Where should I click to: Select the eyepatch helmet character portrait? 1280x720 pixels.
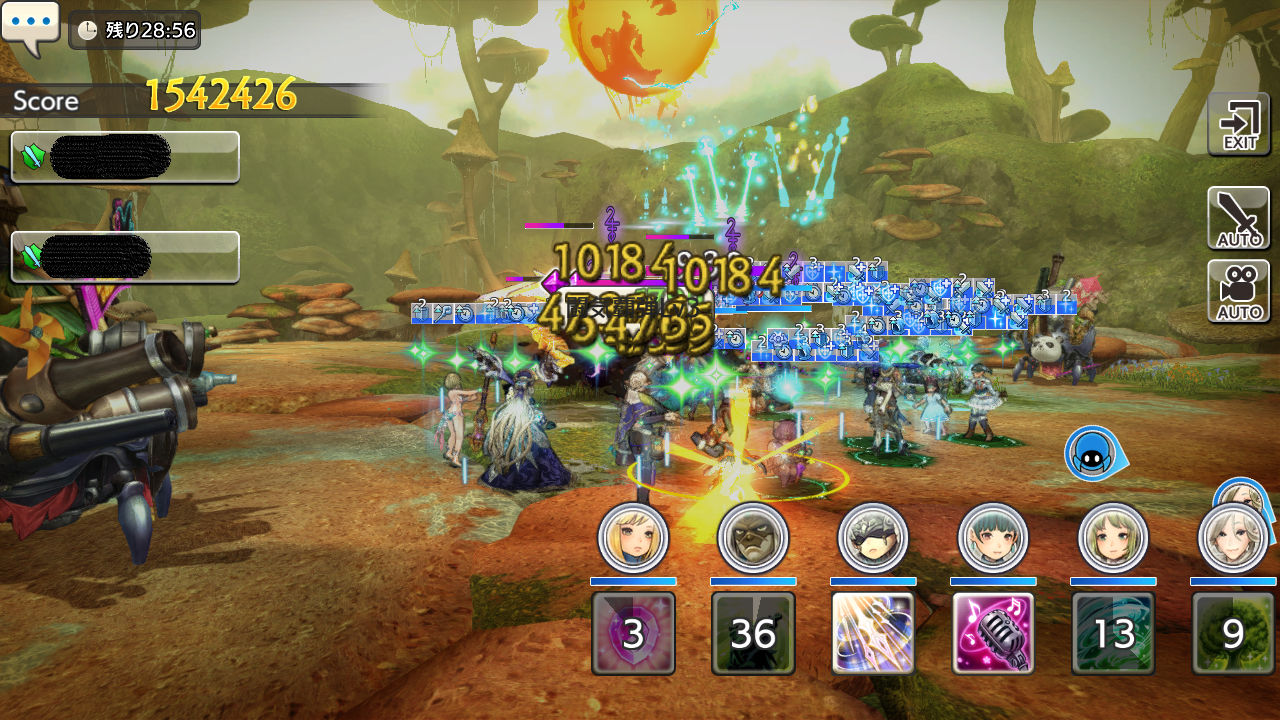point(873,538)
